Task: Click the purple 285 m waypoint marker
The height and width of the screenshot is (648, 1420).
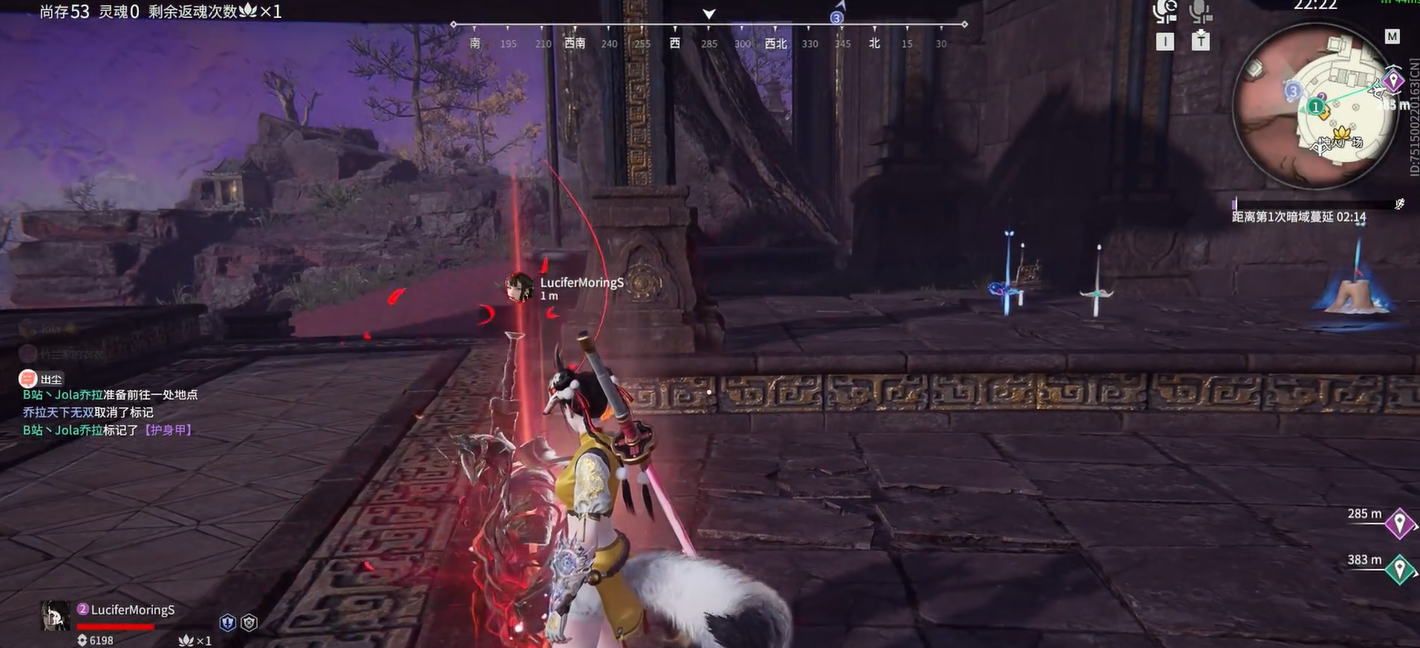Action: click(1399, 522)
